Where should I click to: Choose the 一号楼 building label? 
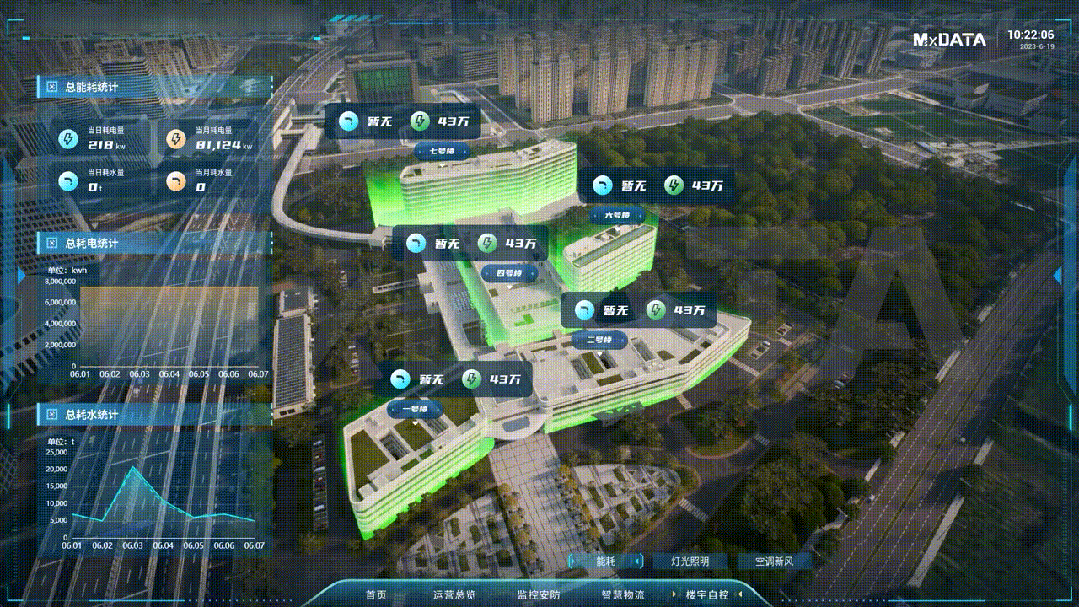[x=415, y=409]
